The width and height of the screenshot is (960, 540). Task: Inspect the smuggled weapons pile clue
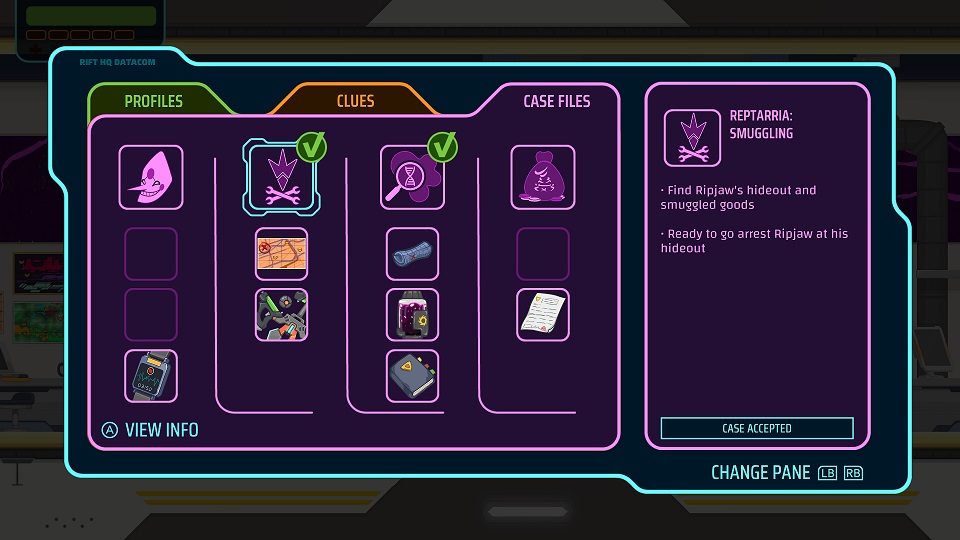281,315
